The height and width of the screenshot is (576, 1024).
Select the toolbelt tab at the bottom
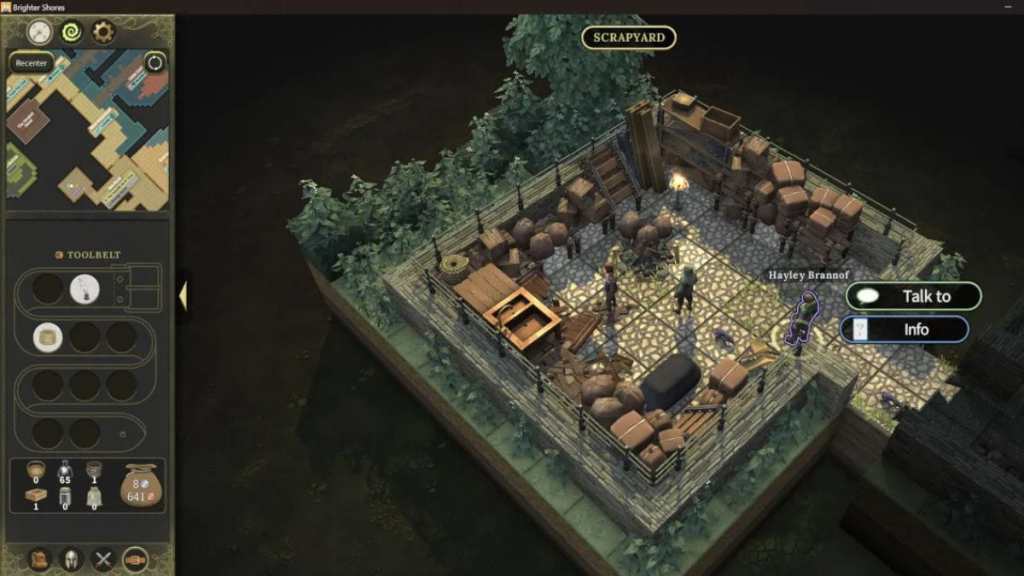click(x=136, y=559)
